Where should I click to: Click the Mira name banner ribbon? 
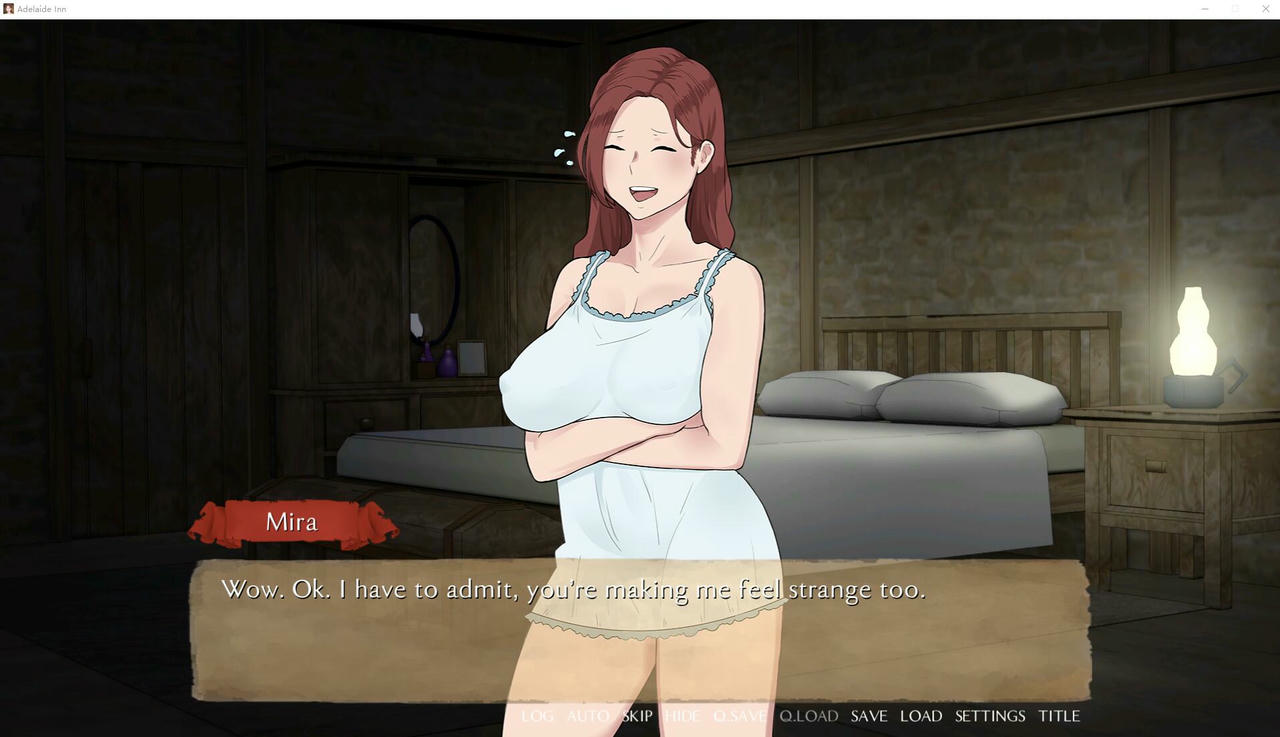(291, 521)
